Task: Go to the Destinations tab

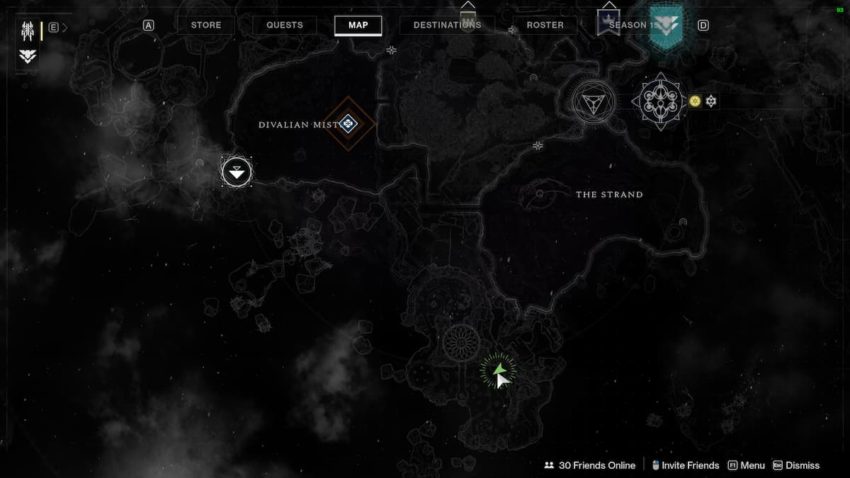Action: coord(447,25)
